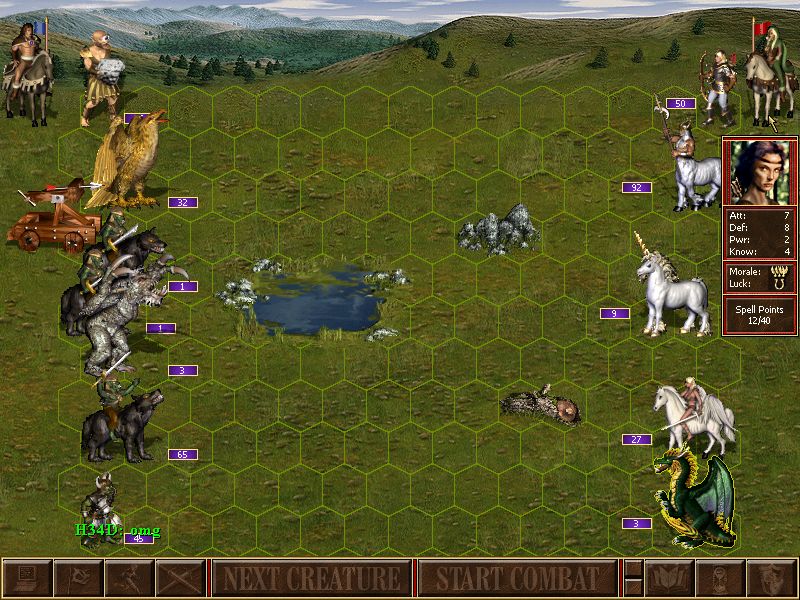The image size is (800, 600).
Task: Open the spellbook to cast a spell
Action: [669, 578]
